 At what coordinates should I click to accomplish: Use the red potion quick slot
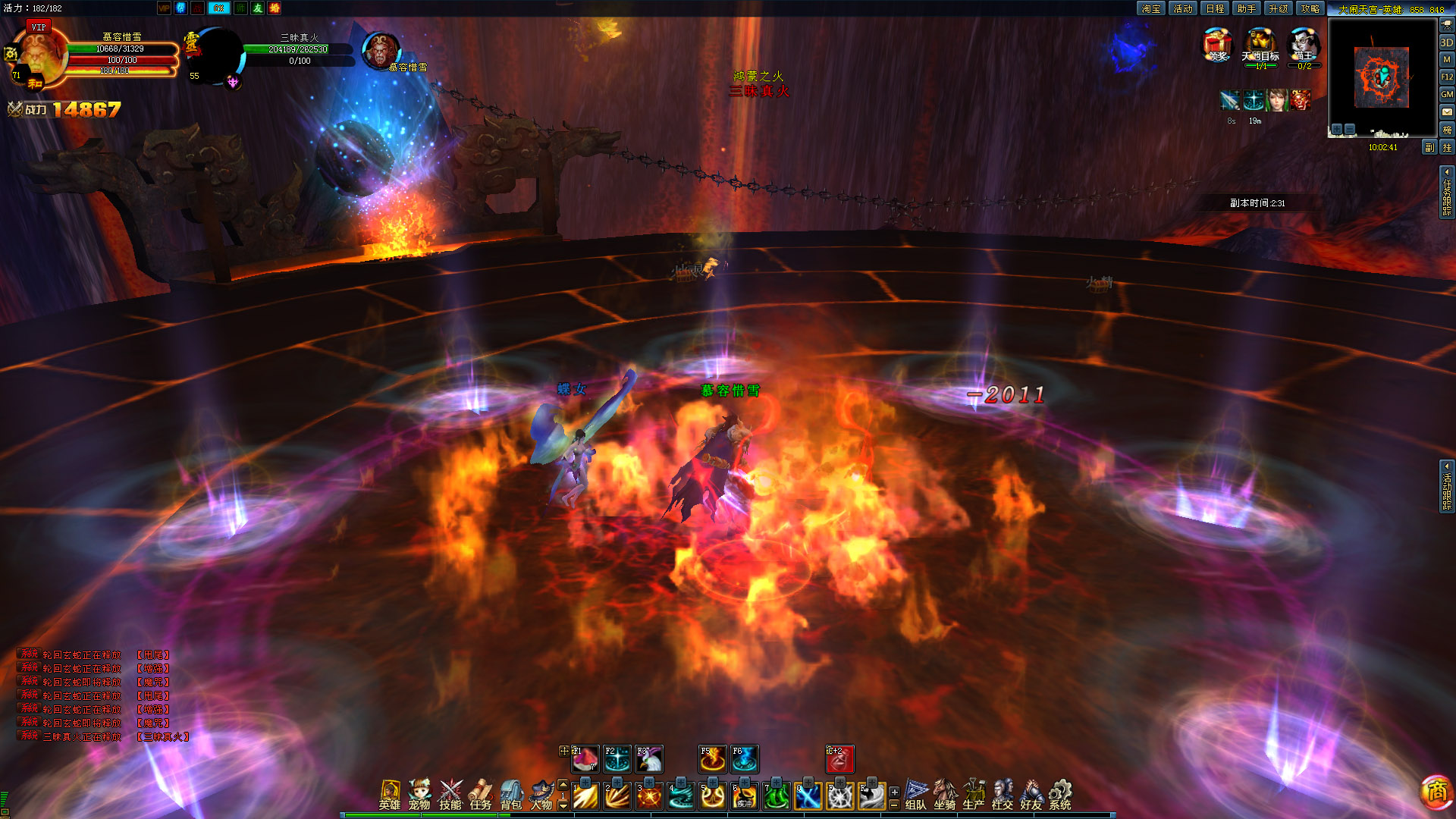coord(839,759)
